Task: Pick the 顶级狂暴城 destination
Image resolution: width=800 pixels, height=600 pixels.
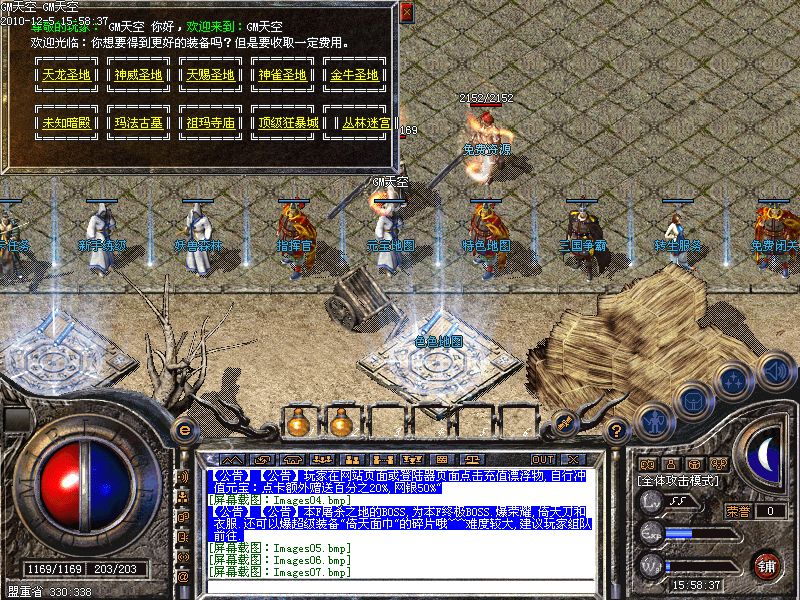Action: [x=282, y=124]
